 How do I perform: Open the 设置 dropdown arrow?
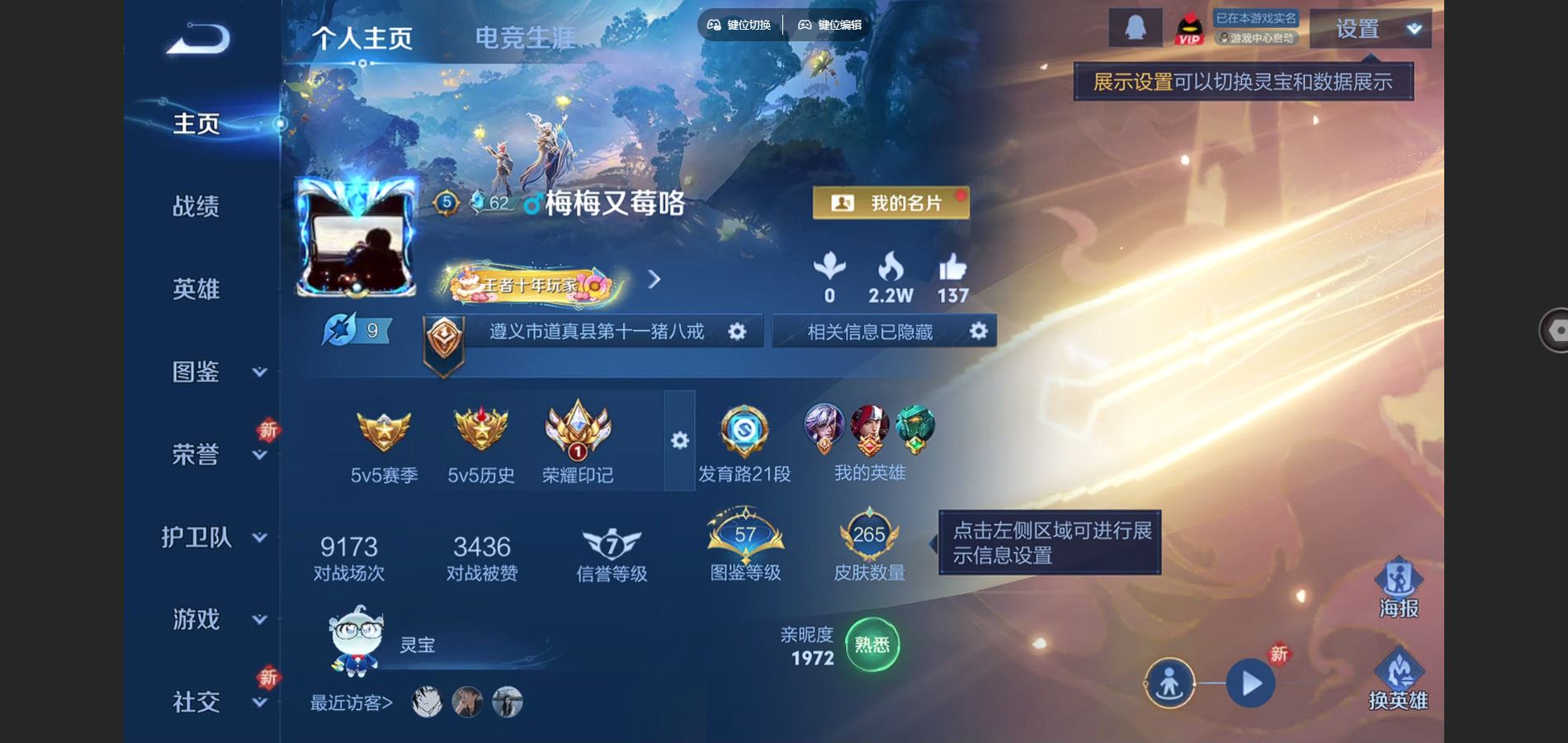click(x=1413, y=29)
